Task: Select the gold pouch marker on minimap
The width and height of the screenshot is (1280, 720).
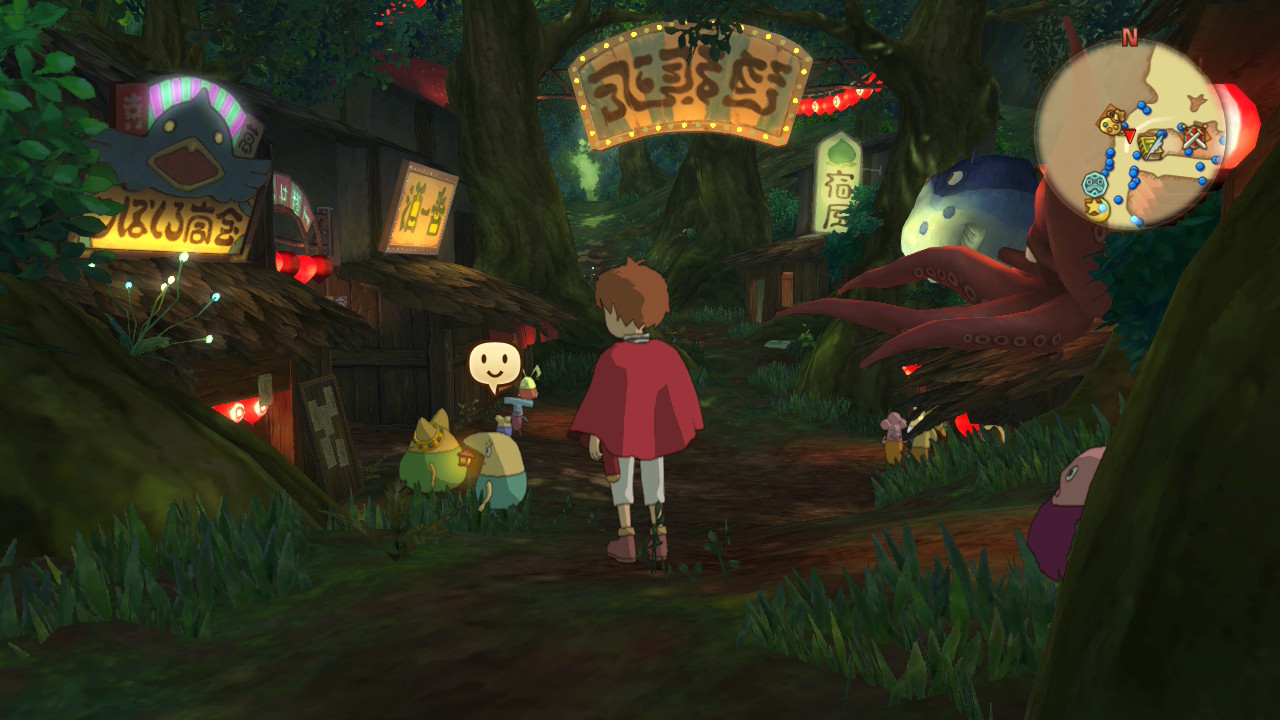Action: click(1110, 122)
